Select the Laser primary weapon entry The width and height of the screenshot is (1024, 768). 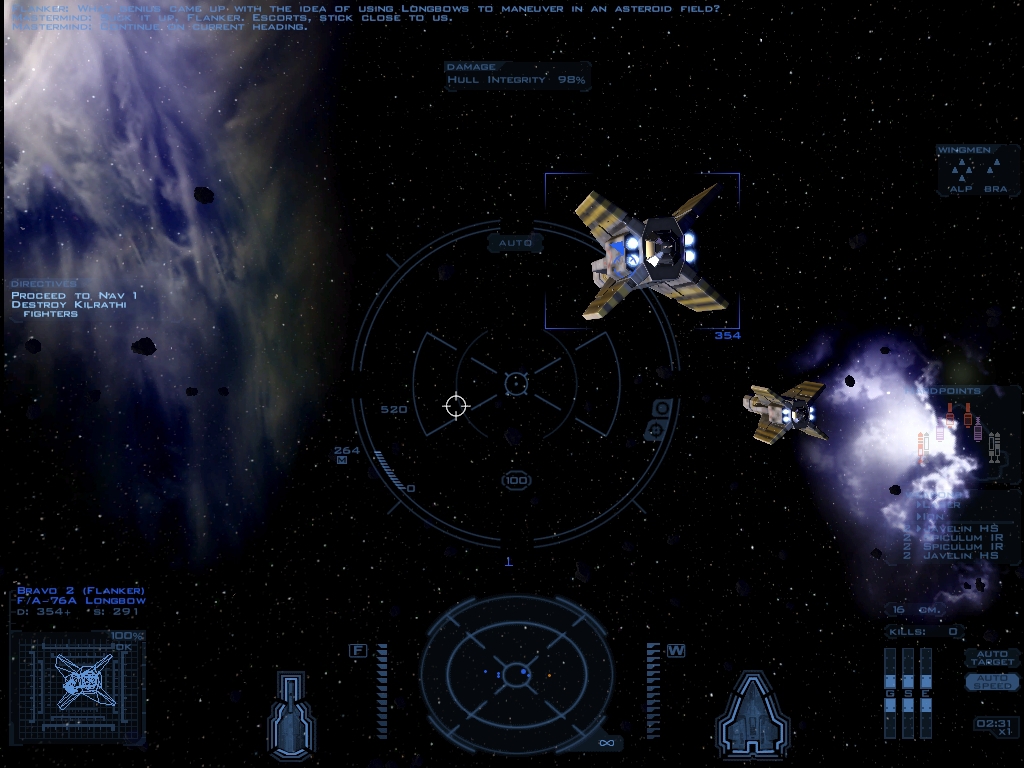click(940, 507)
